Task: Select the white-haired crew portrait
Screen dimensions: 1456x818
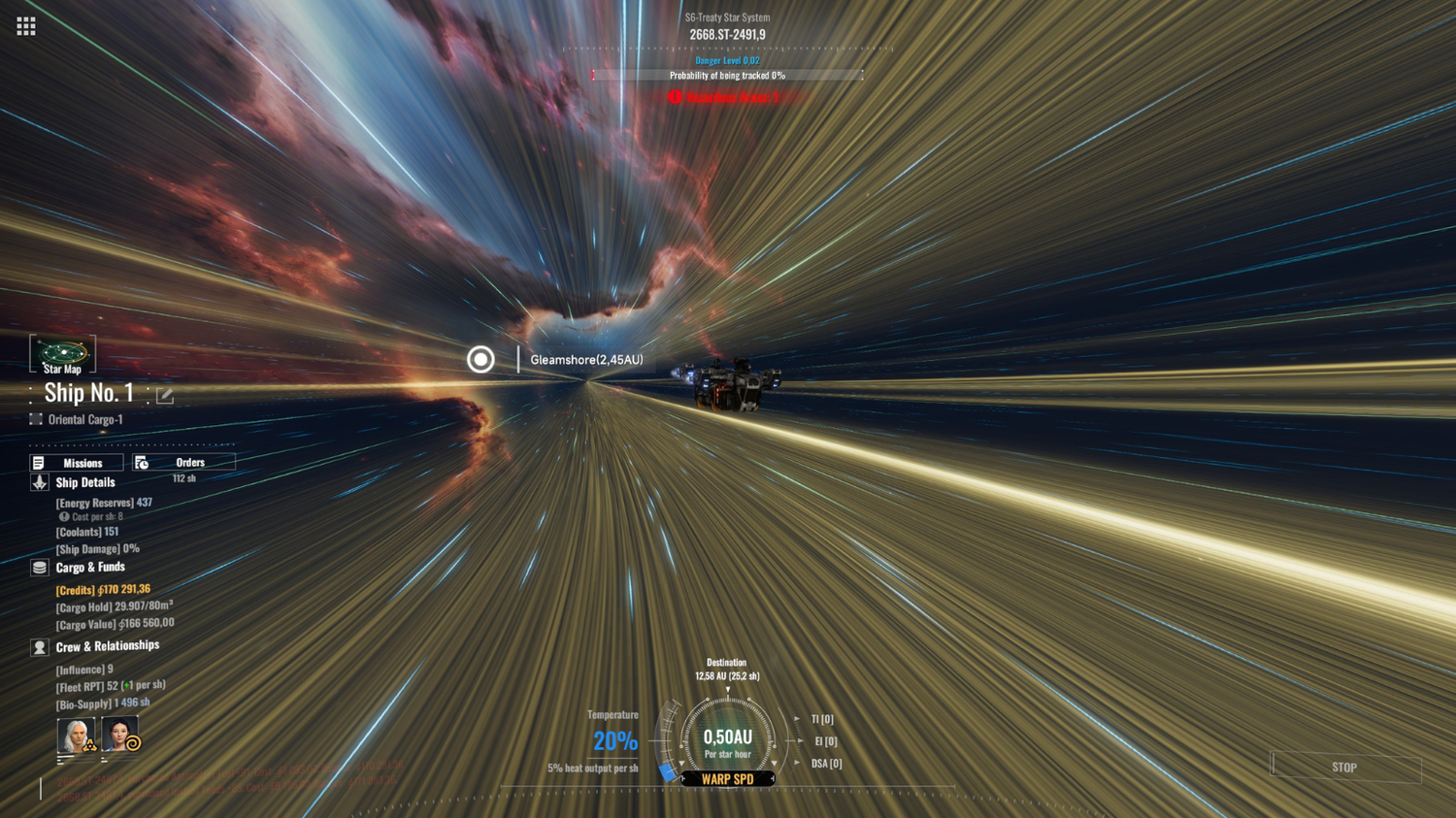Action: click(76, 736)
